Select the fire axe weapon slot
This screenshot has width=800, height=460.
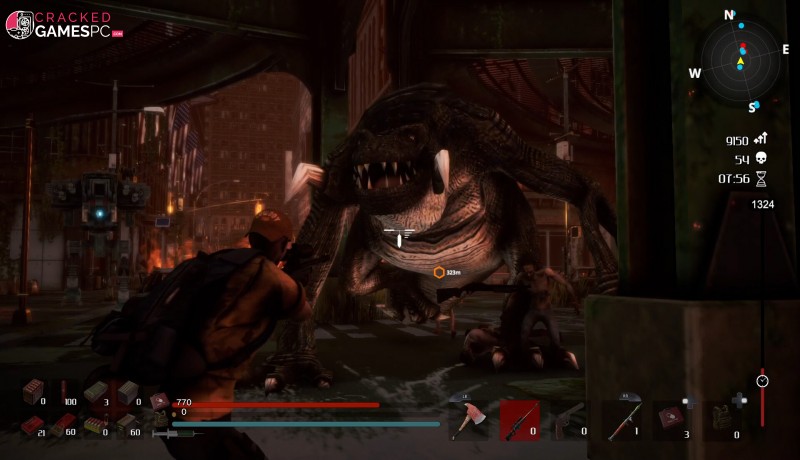coord(467,420)
